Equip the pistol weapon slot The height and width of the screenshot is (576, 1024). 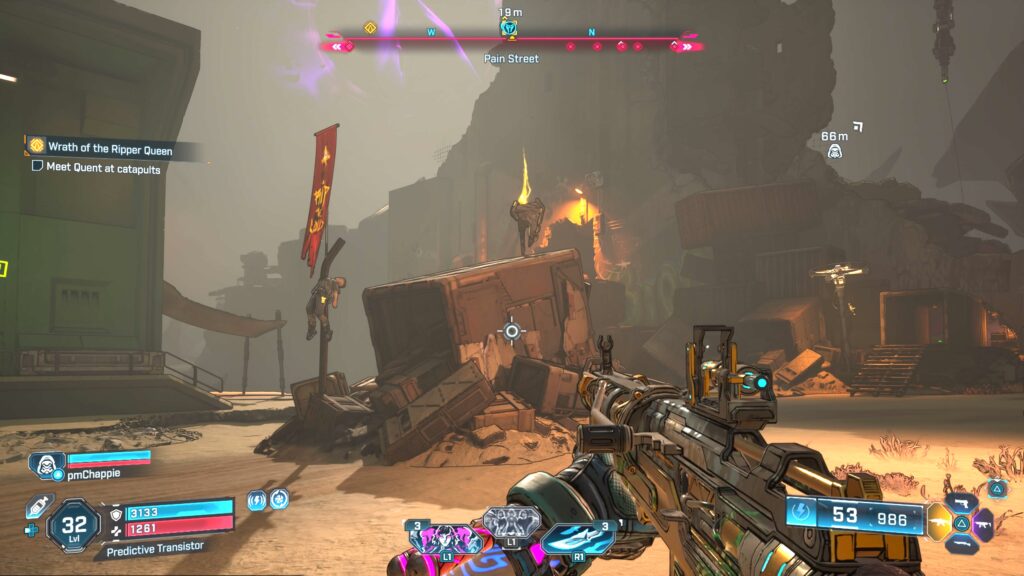point(964,502)
